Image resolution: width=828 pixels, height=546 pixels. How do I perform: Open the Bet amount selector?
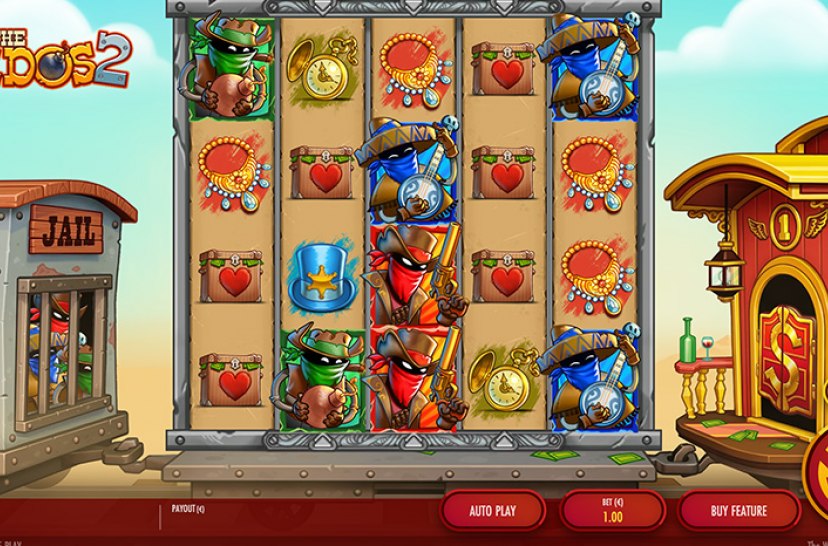tap(612, 510)
